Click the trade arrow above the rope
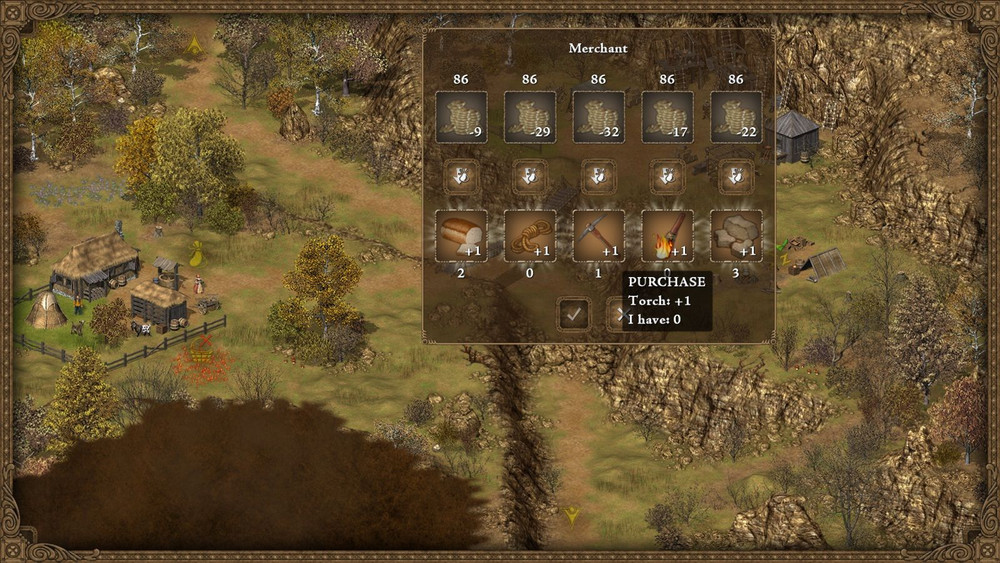The image size is (1000, 563). click(x=530, y=176)
